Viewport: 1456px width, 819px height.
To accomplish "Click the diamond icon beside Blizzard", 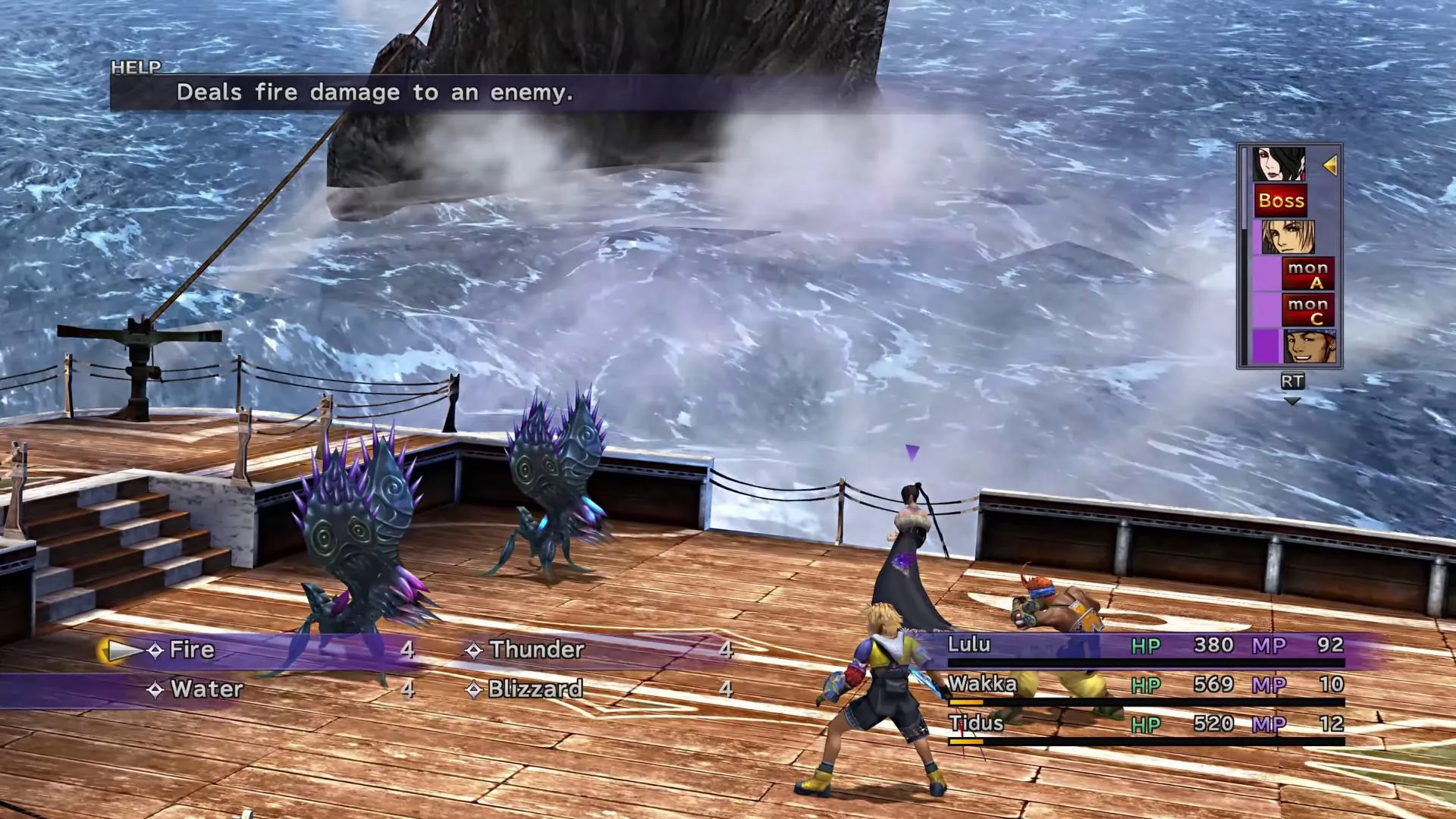I will coord(474,690).
